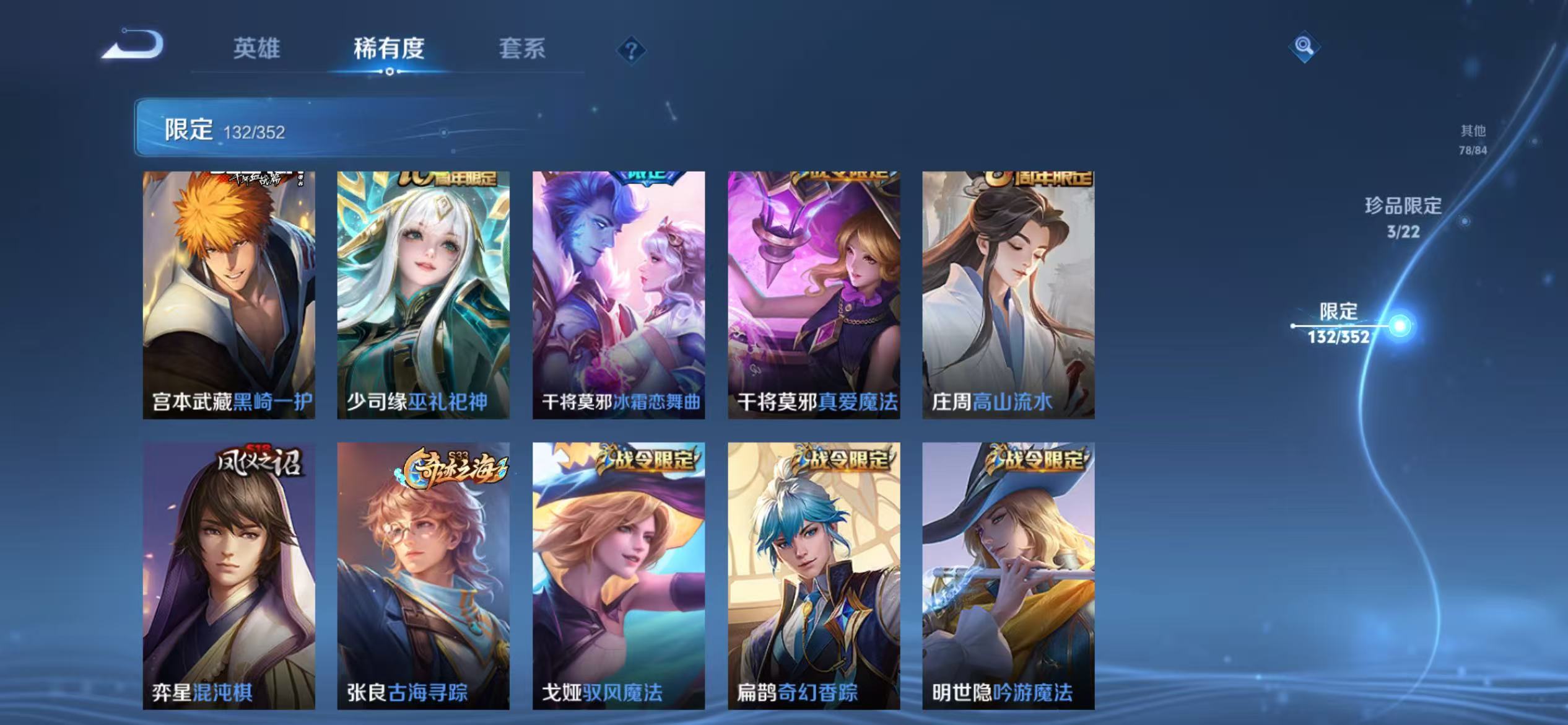Switch to the 英雄 tab

(256, 50)
